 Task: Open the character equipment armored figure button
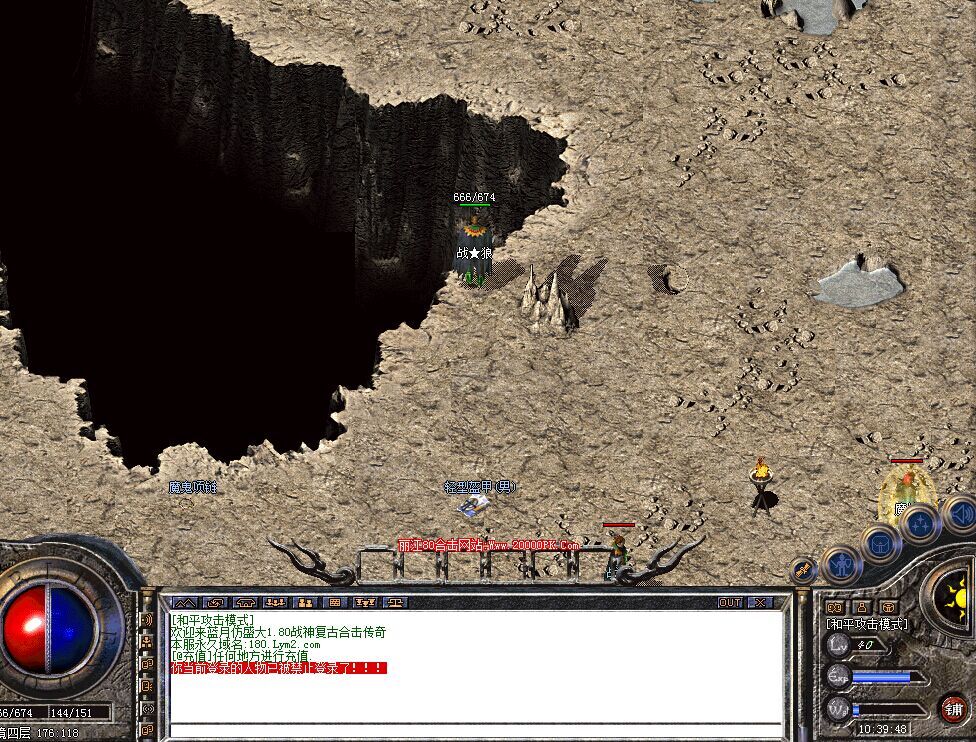click(x=842, y=565)
